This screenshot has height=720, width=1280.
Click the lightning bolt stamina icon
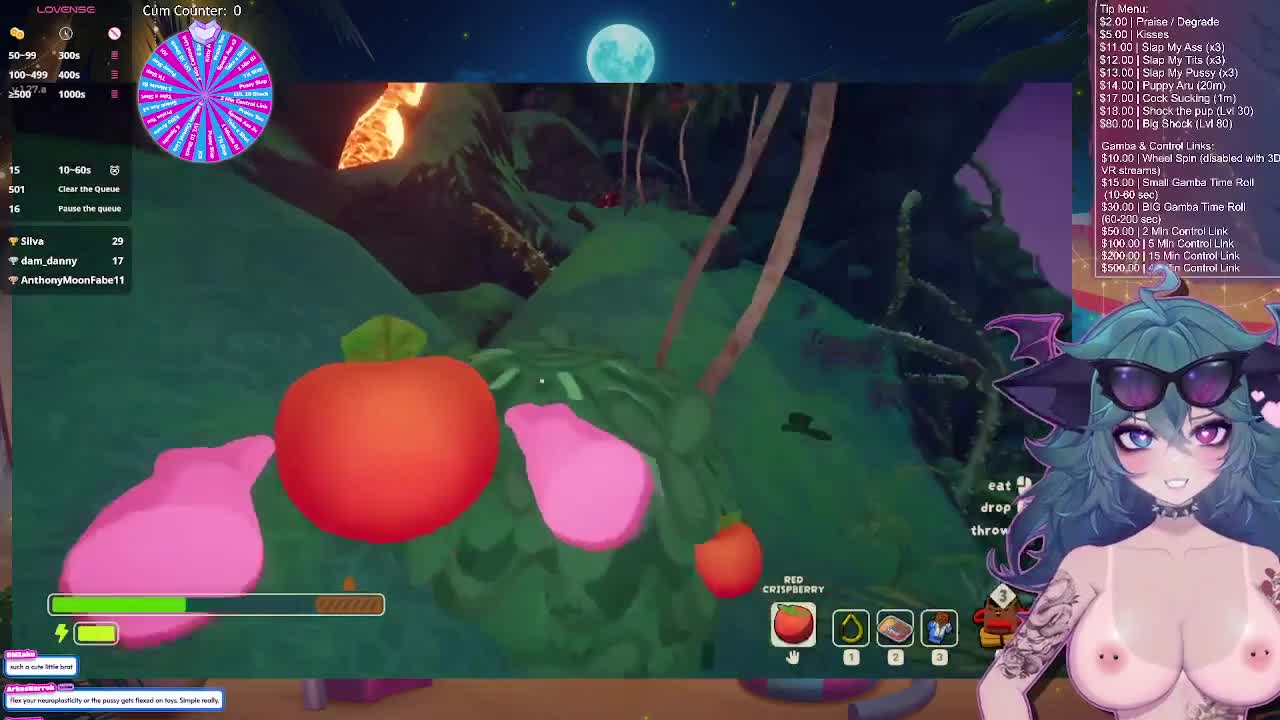coord(60,633)
